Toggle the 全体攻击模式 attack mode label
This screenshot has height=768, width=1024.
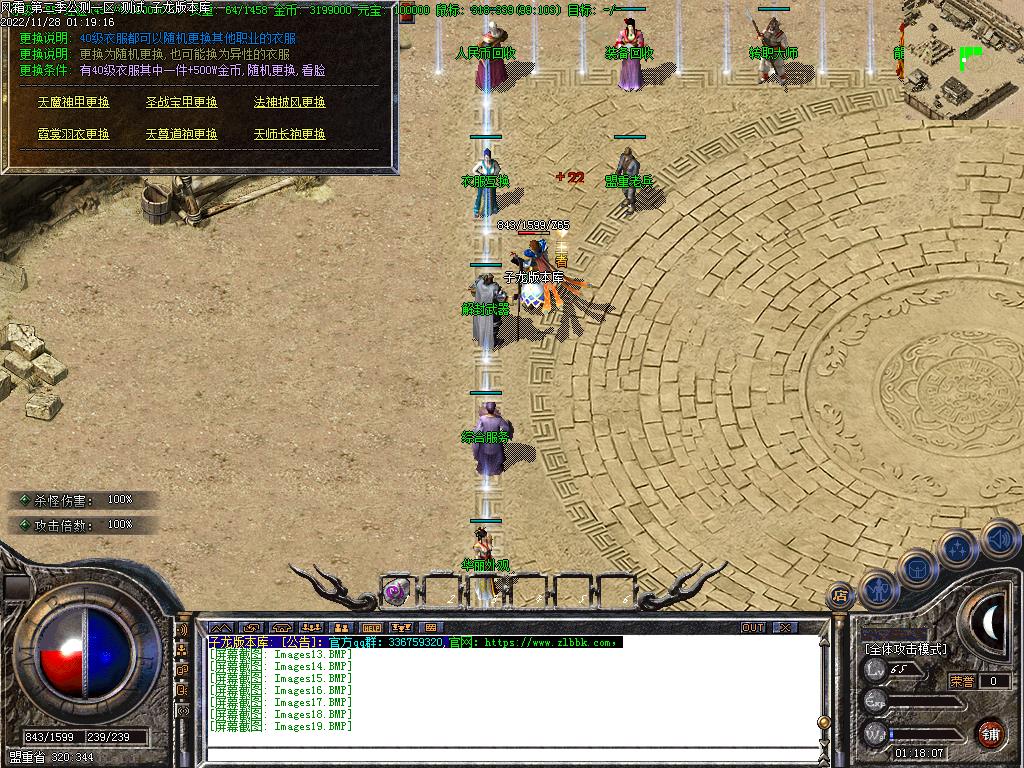[906, 649]
